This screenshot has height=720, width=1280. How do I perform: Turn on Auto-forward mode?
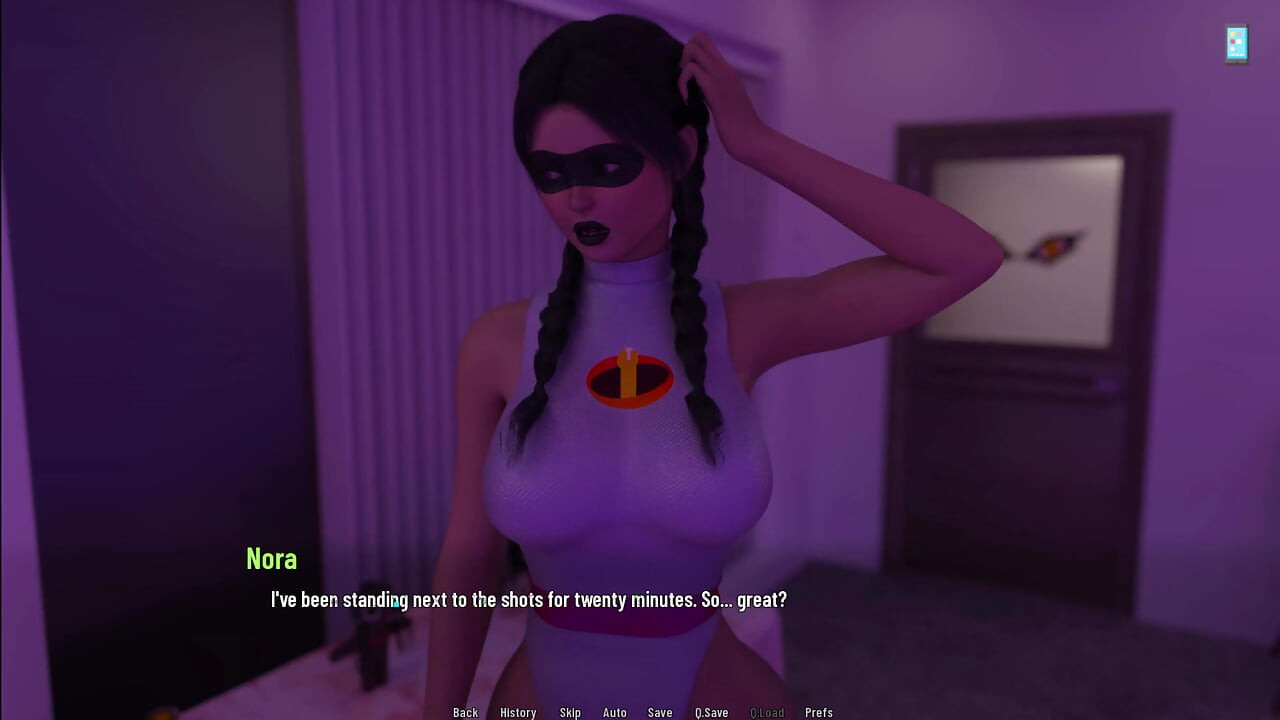[x=614, y=712]
